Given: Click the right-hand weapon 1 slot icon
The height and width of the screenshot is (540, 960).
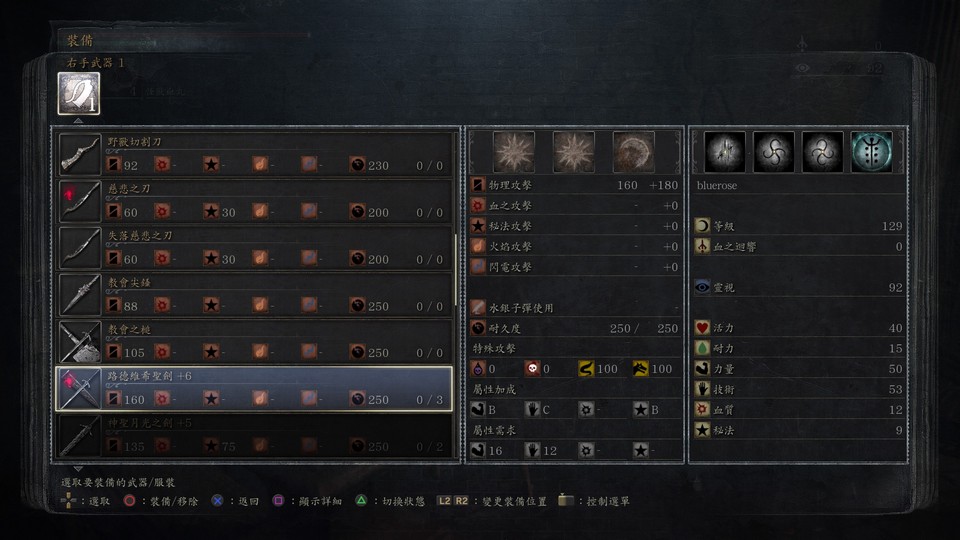Looking at the screenshot, I should click(77, 94).
